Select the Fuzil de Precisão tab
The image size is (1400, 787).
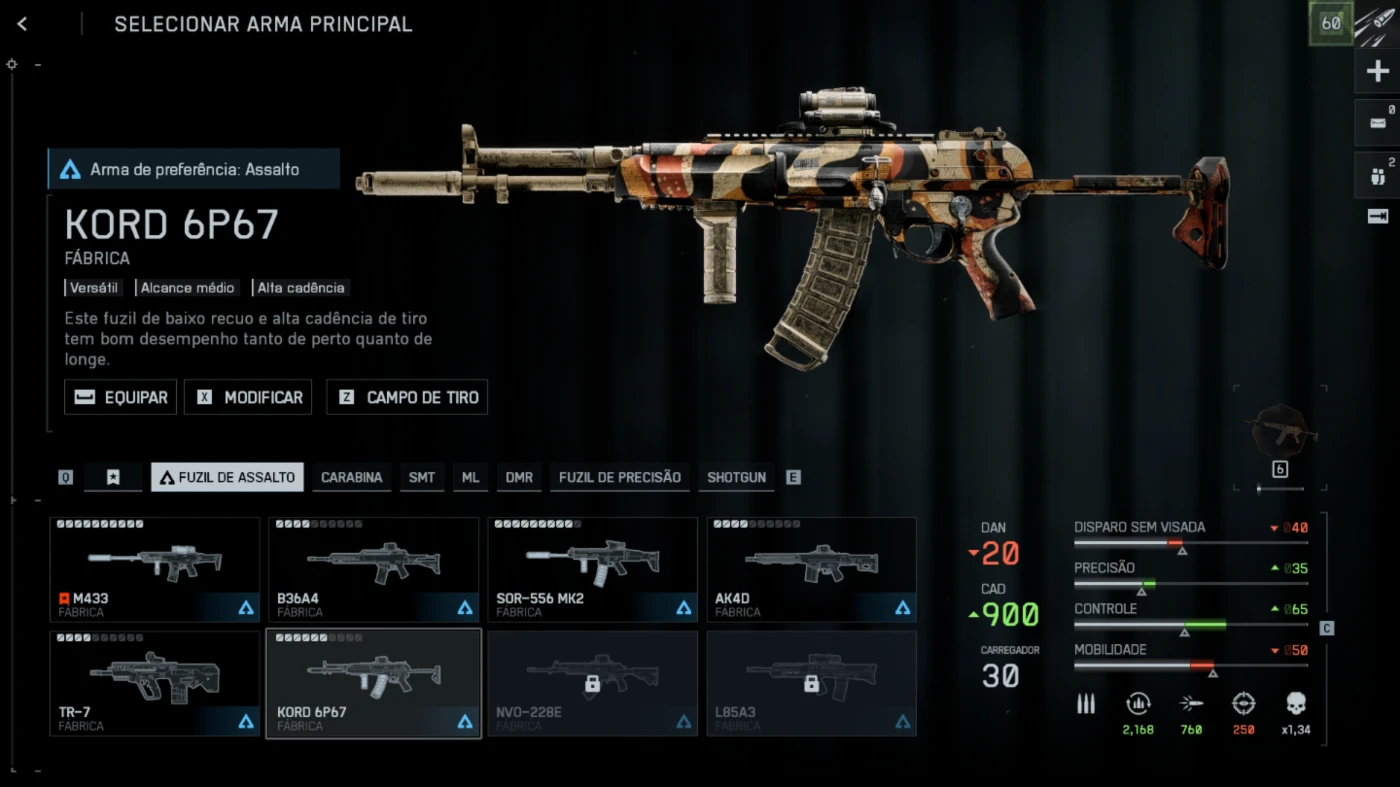pos(619,477)
